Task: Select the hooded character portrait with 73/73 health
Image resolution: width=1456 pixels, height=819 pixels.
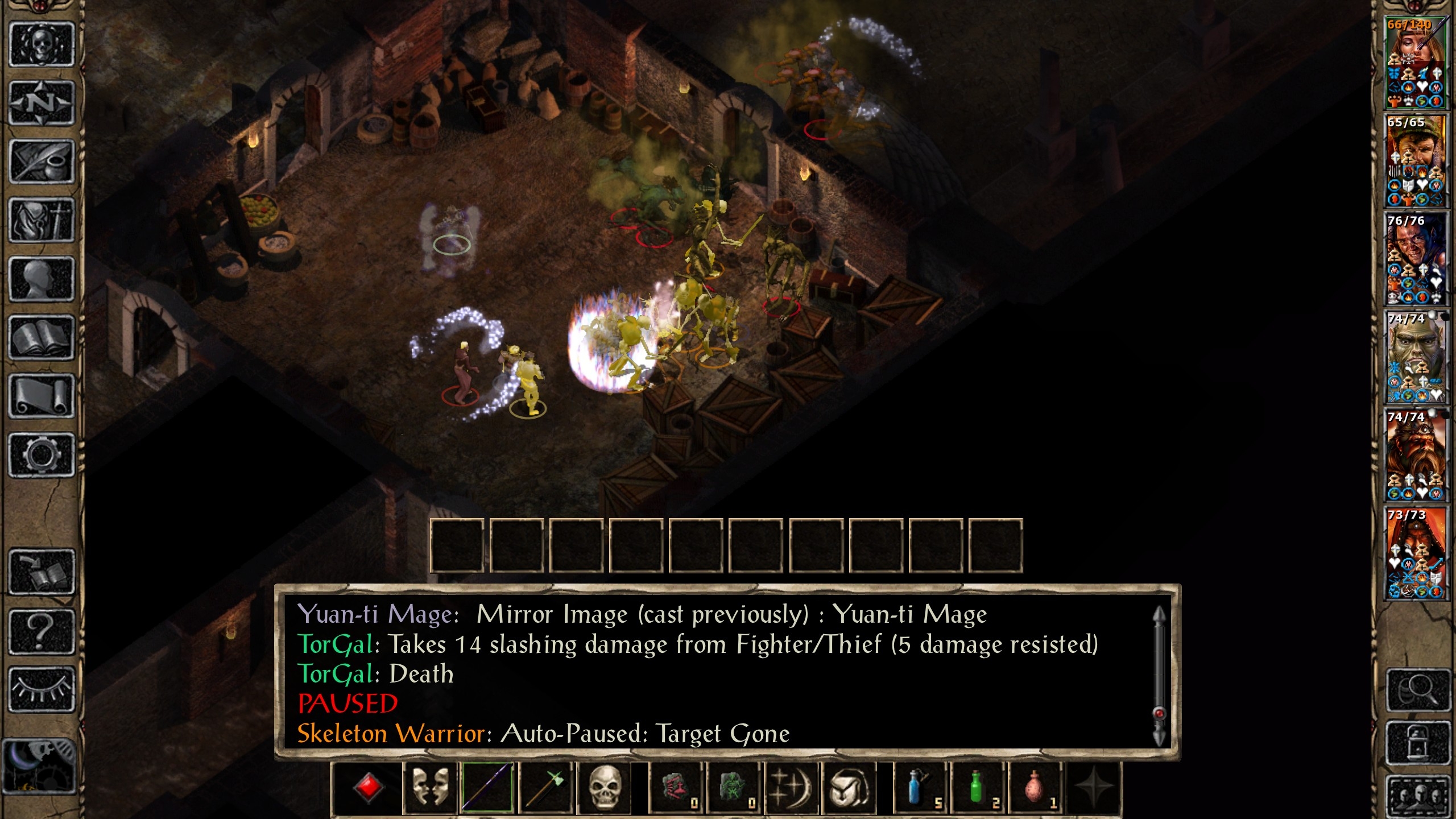Action: [1415, 553]
